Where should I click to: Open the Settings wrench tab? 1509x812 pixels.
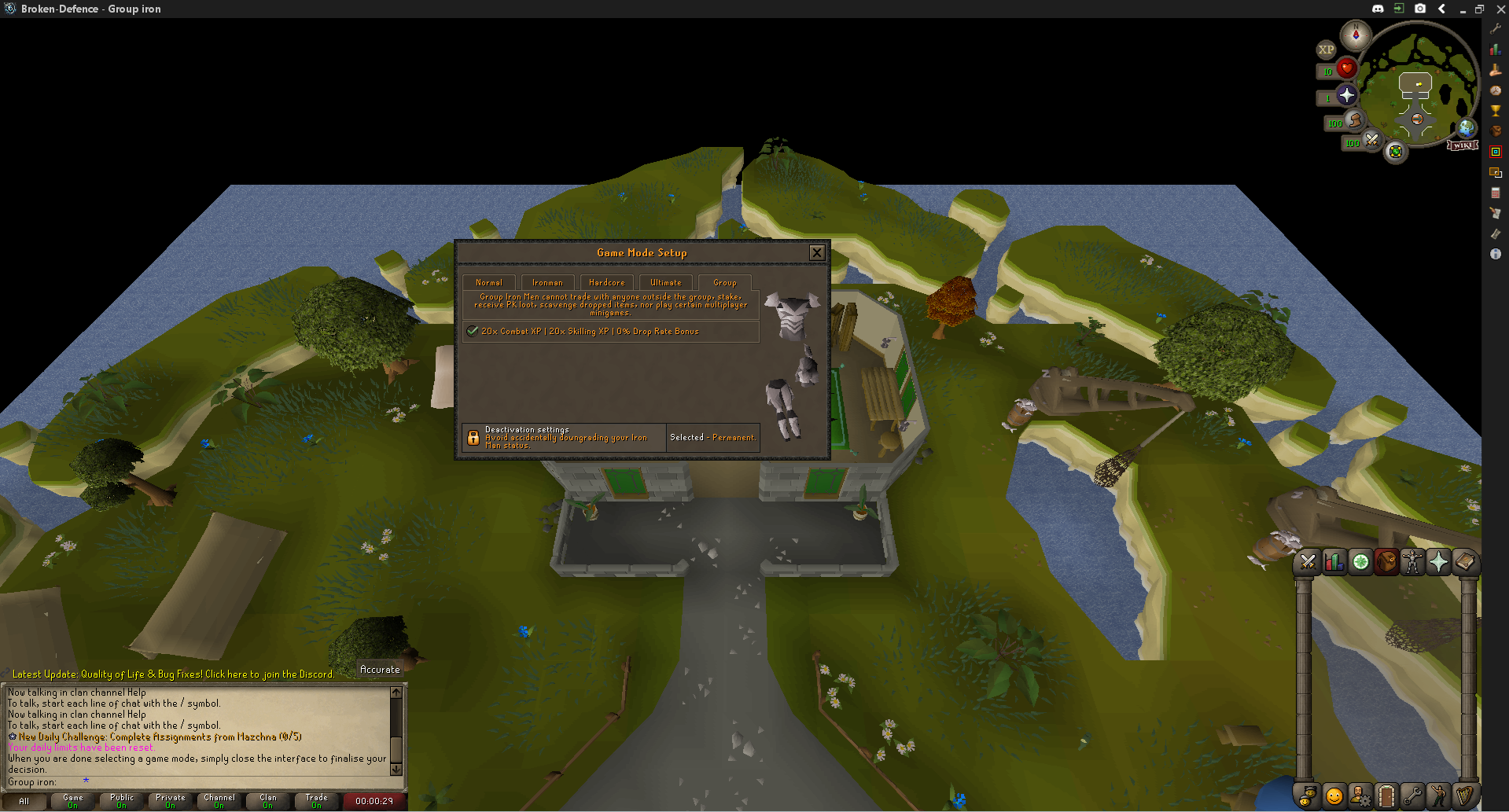[1412, 796]
